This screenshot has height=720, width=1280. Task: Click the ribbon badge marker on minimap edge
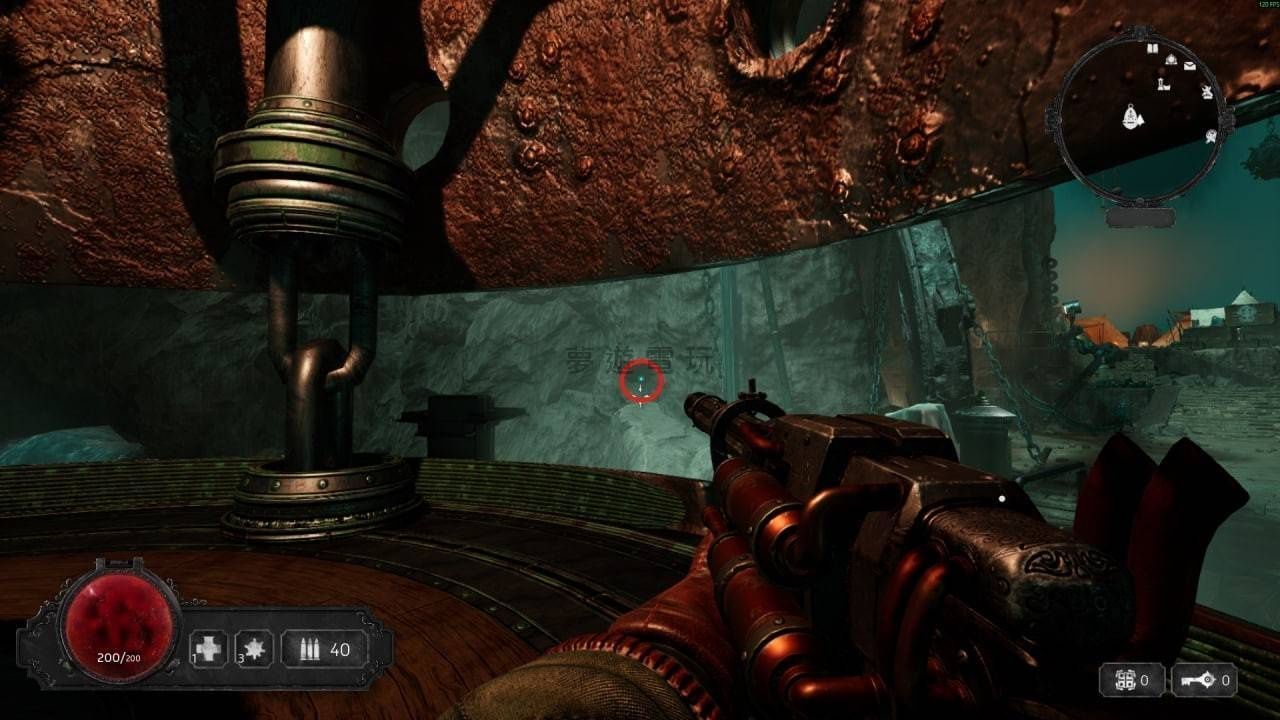(x=1210, y=136)
